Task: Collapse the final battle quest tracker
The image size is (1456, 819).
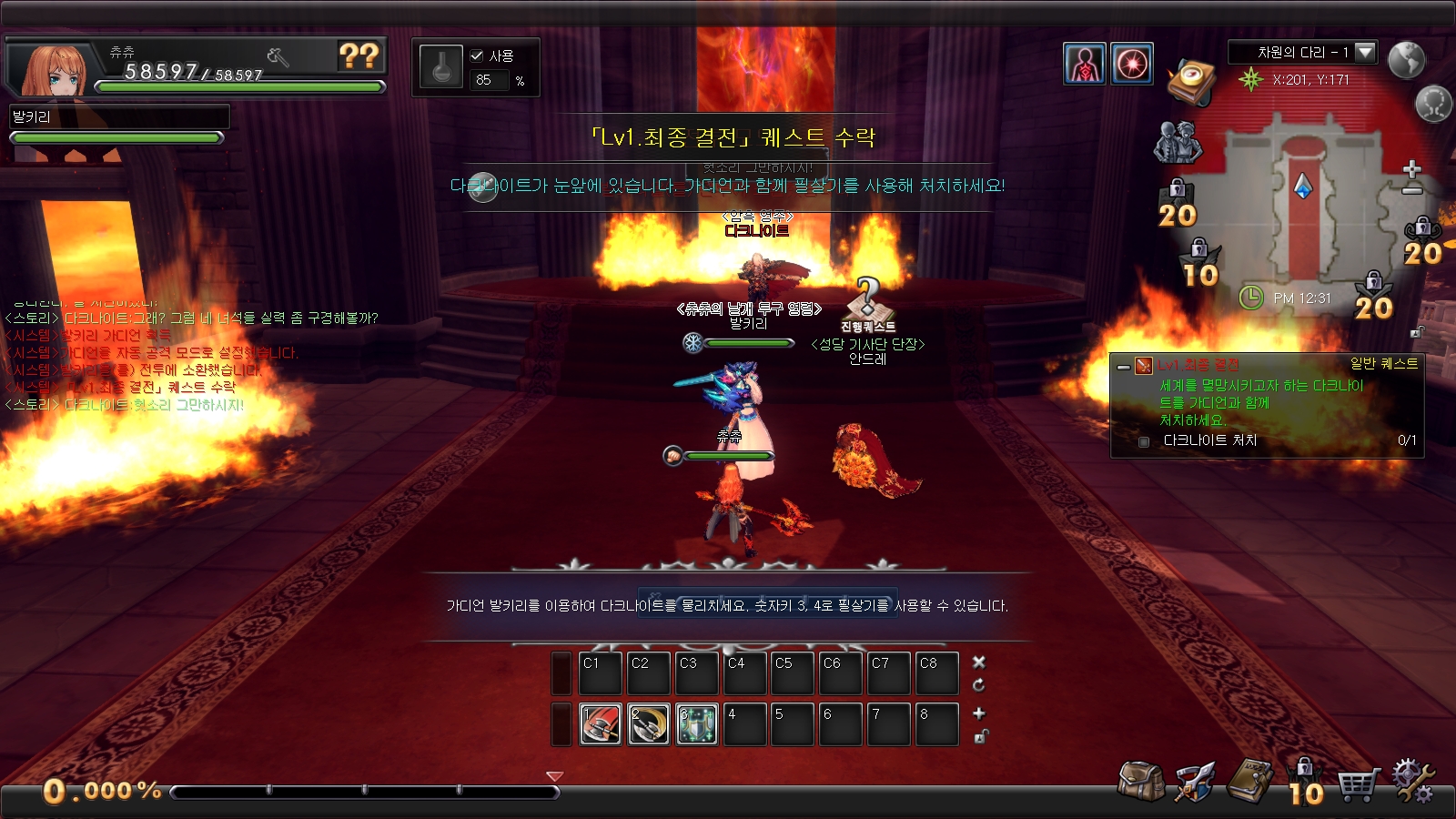Action: (x=1124, y=367)
